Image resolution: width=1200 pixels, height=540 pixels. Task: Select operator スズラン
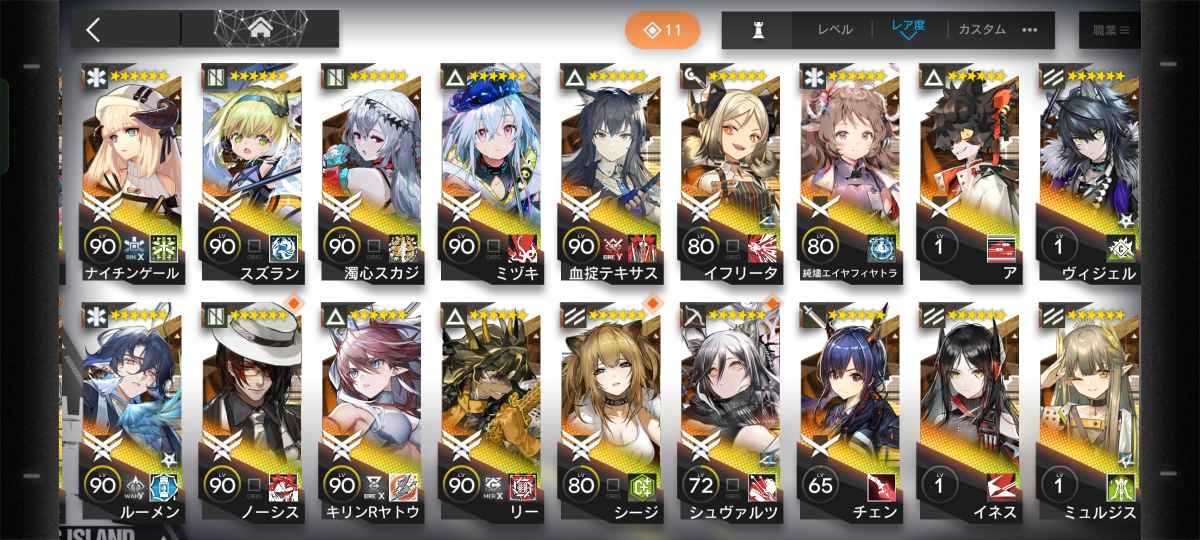pyautogui.click(x=252, y=170)
